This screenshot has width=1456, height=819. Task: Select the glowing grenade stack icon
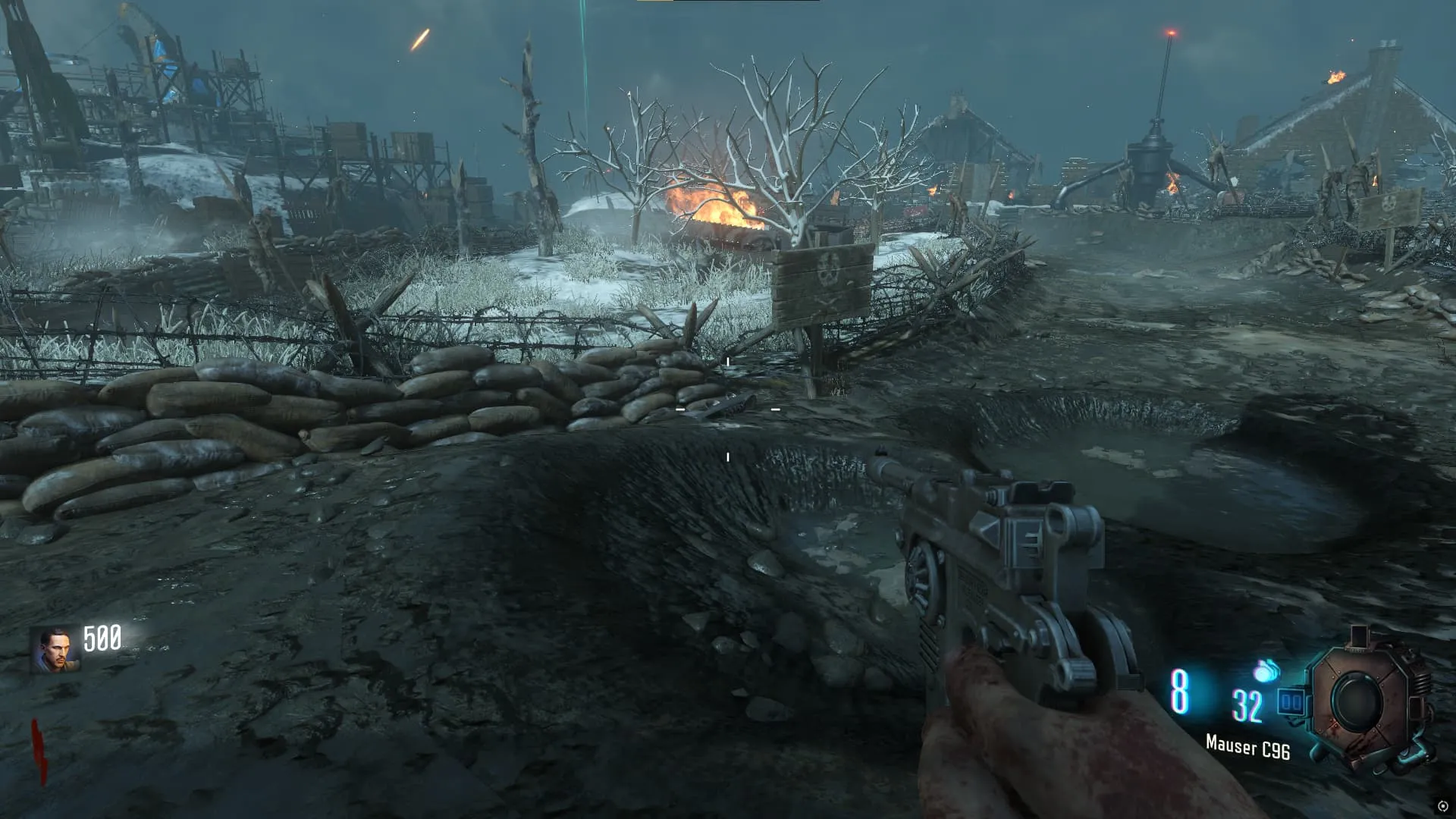click(1266, 670)
